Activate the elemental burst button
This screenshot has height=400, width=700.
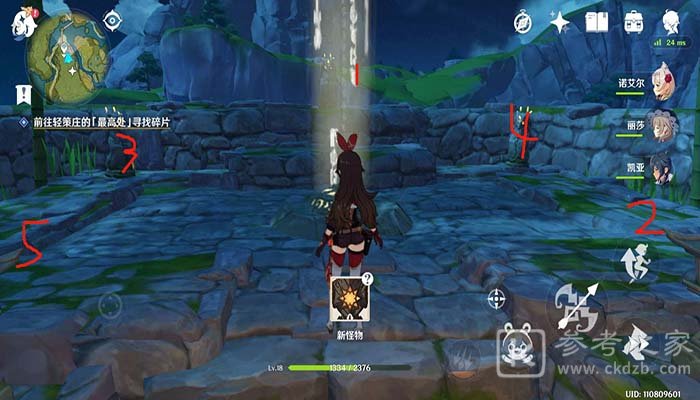point(461,357)
